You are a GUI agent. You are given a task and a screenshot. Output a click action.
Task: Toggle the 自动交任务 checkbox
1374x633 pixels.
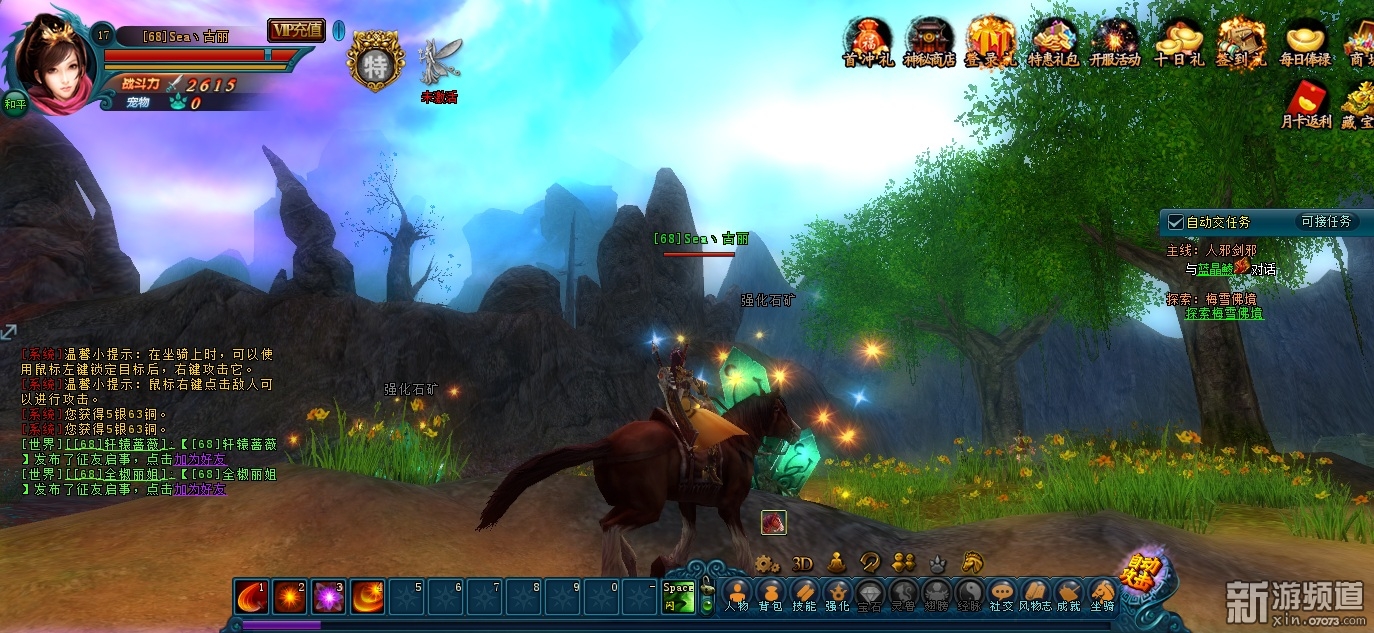tap(1176, 222)
